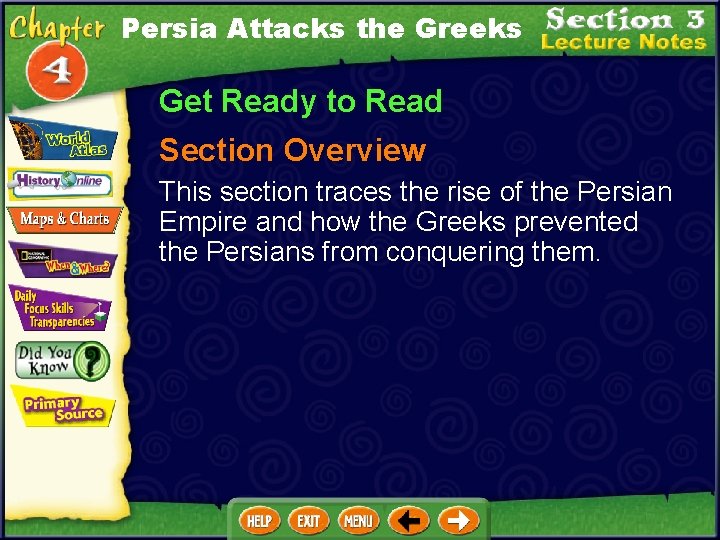
Task: Open the MENU
Action: coord(358,521)
